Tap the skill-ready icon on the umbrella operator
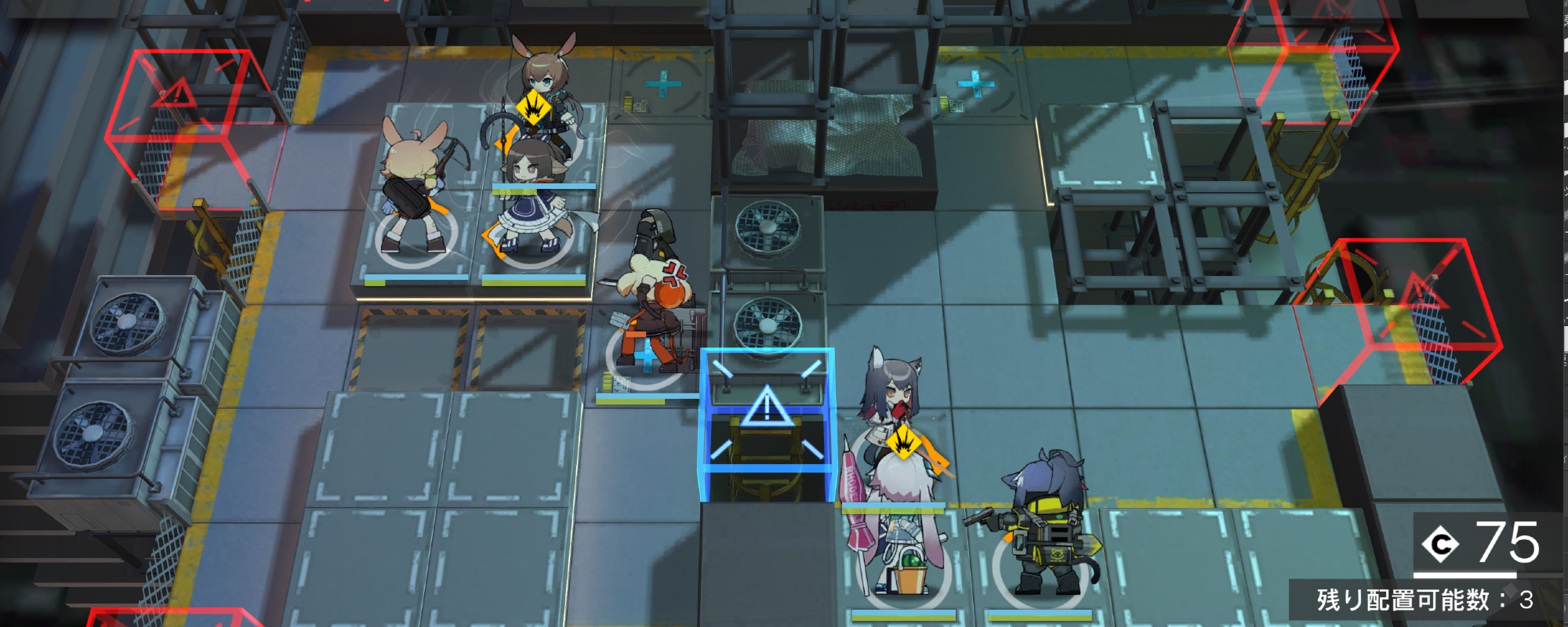 click(x=904, y=444)
